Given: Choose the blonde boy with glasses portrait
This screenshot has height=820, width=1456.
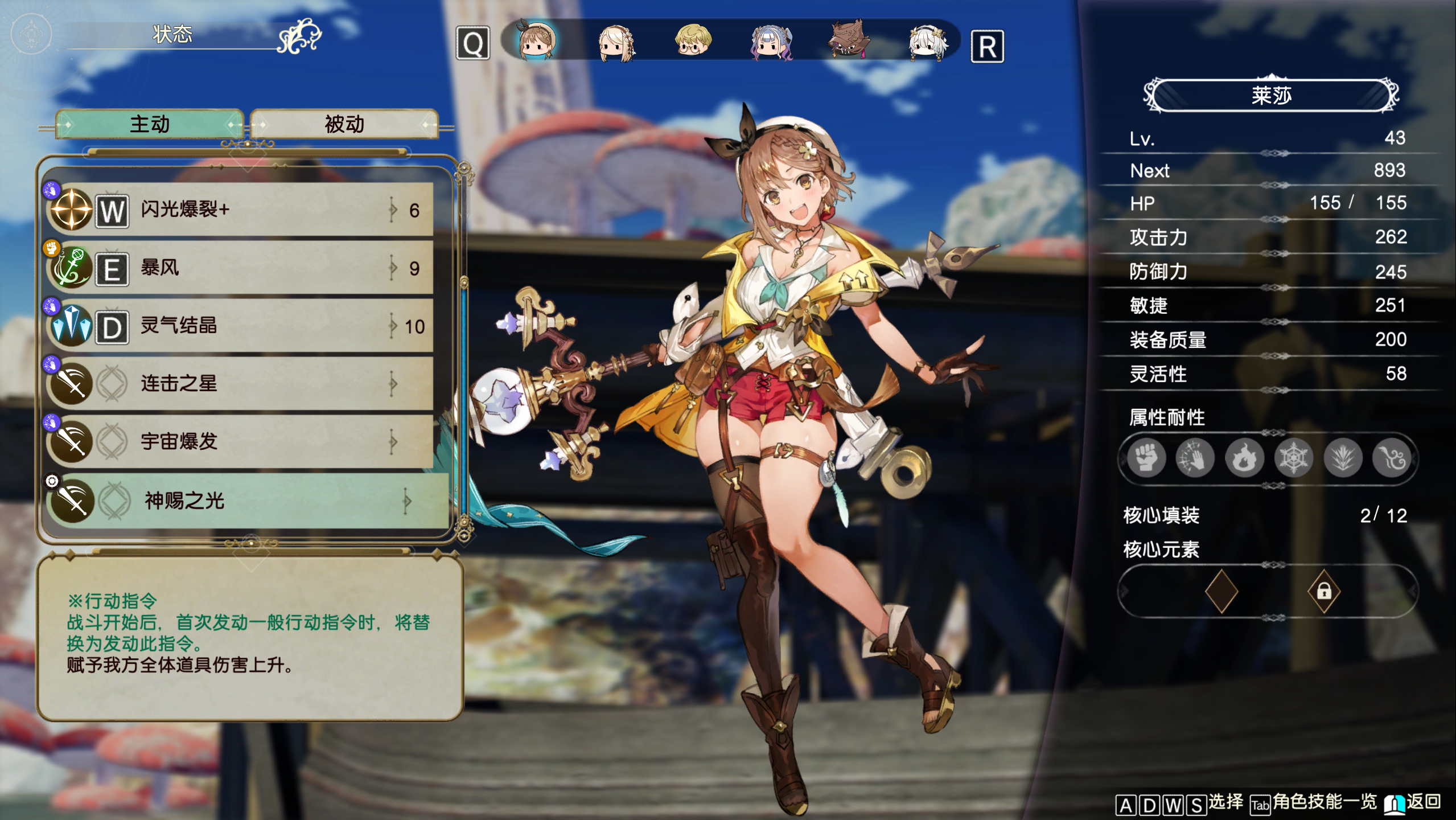Looking at the screenshot, I should (x=692, y=41).
